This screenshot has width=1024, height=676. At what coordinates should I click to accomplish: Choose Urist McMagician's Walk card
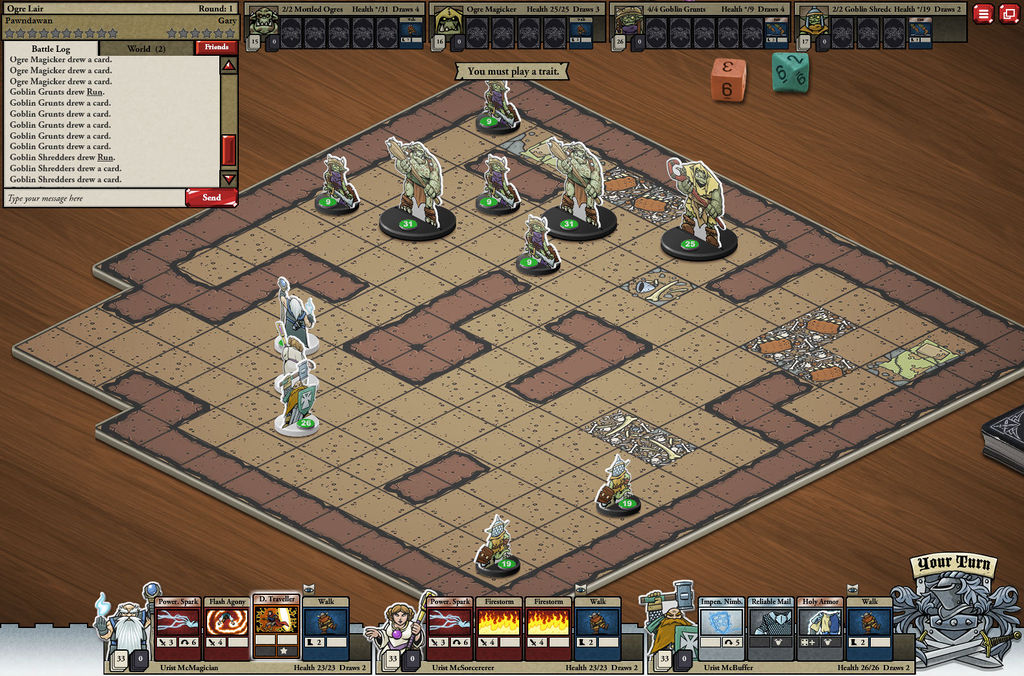click(325, 629)
